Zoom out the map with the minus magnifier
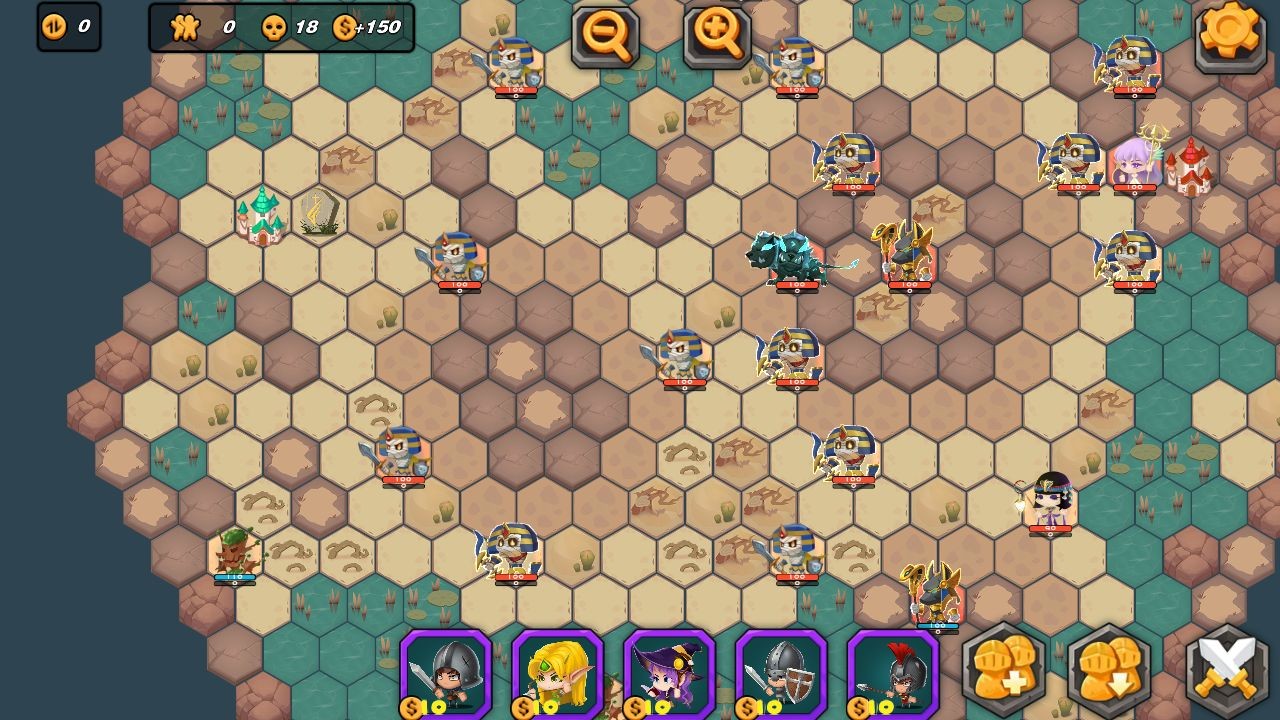 click(x=605, y=36)
